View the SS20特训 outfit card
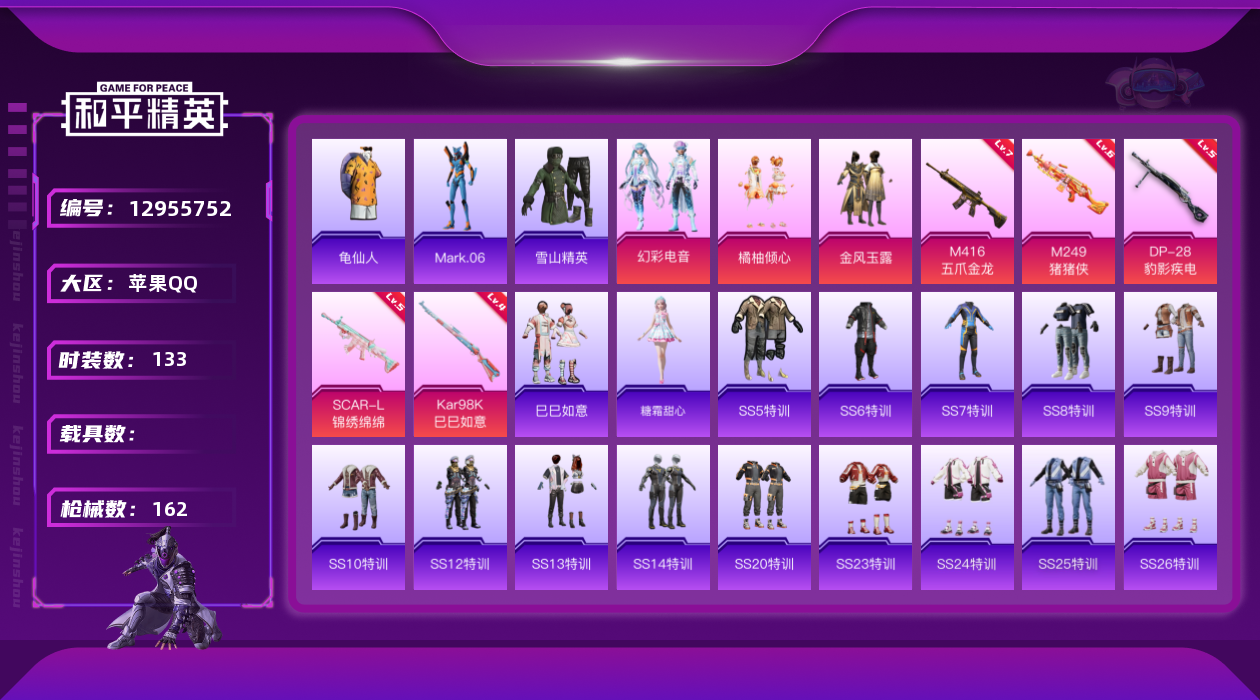The image size is (1260, 700). point(764,517)
